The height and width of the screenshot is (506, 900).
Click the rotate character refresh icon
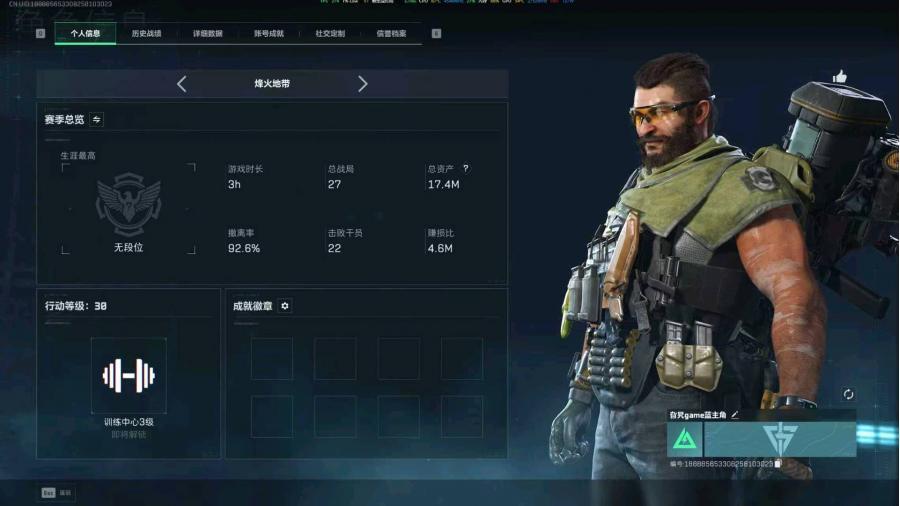click(848, 395)
